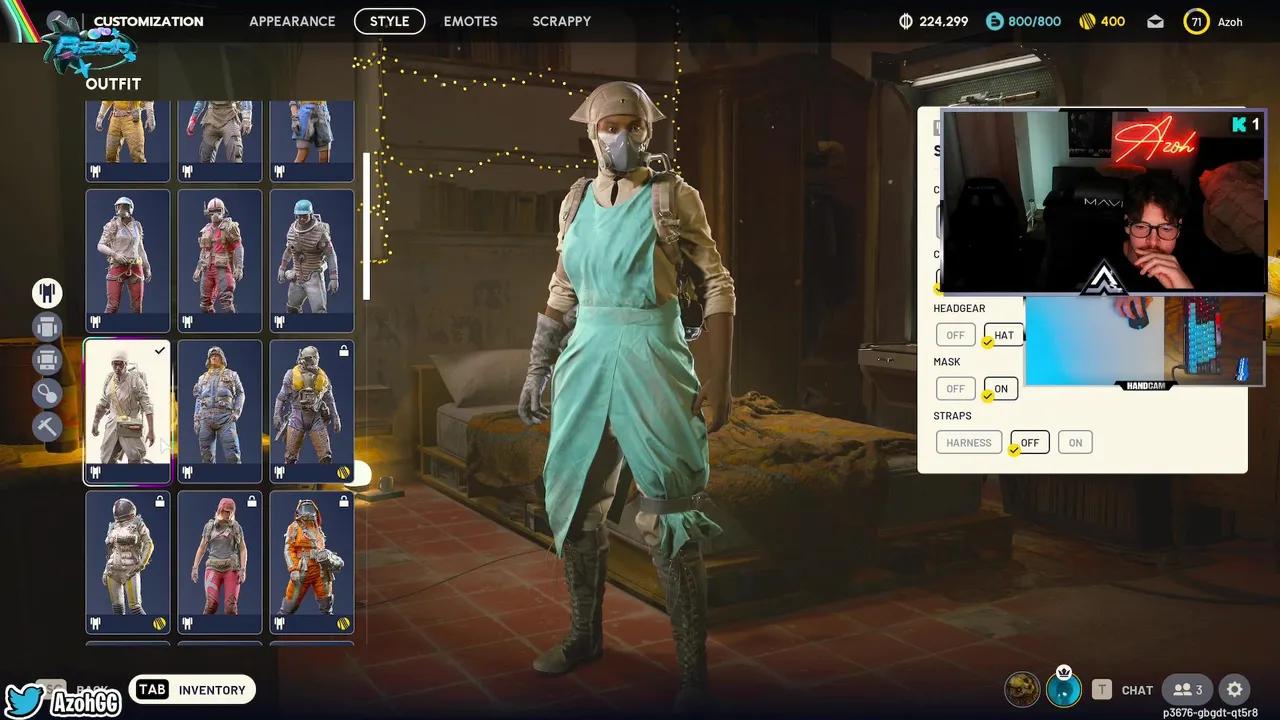Turn Headgear OFF
The height and width of the screenshot is (720, 1280).
pos(955,335)
